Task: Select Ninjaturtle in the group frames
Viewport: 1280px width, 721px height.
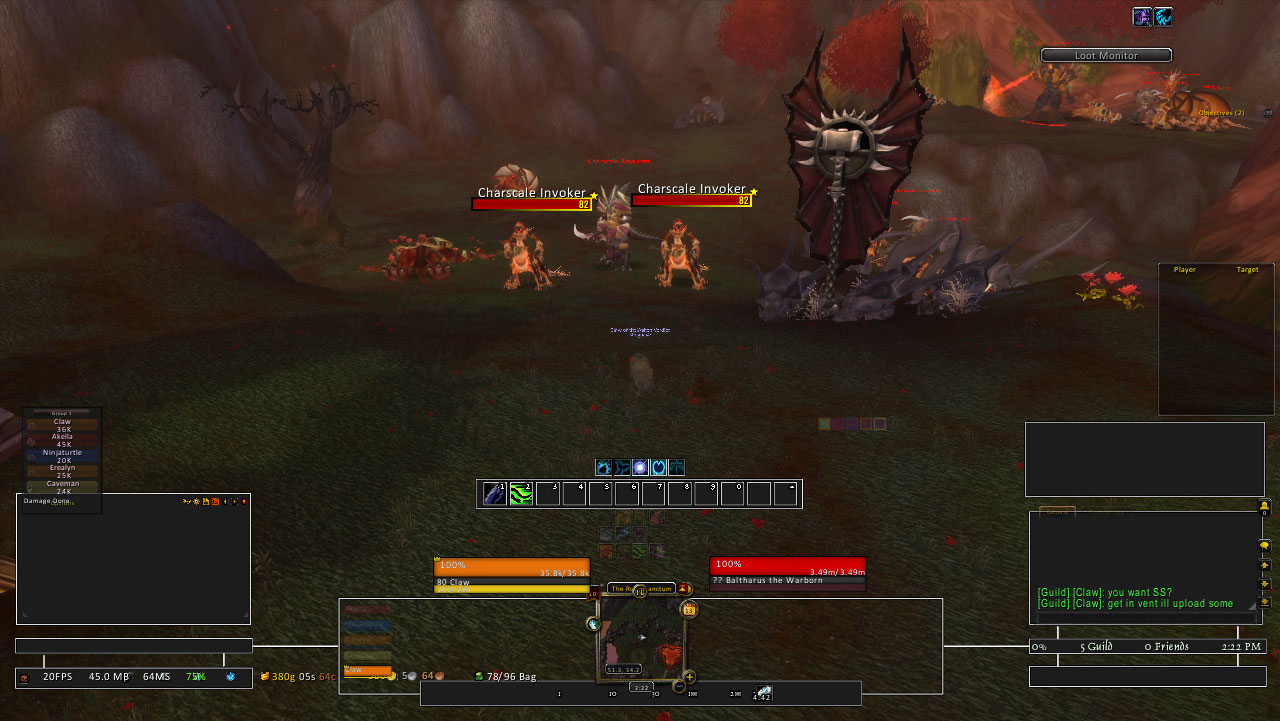Action: coord(62,456)
